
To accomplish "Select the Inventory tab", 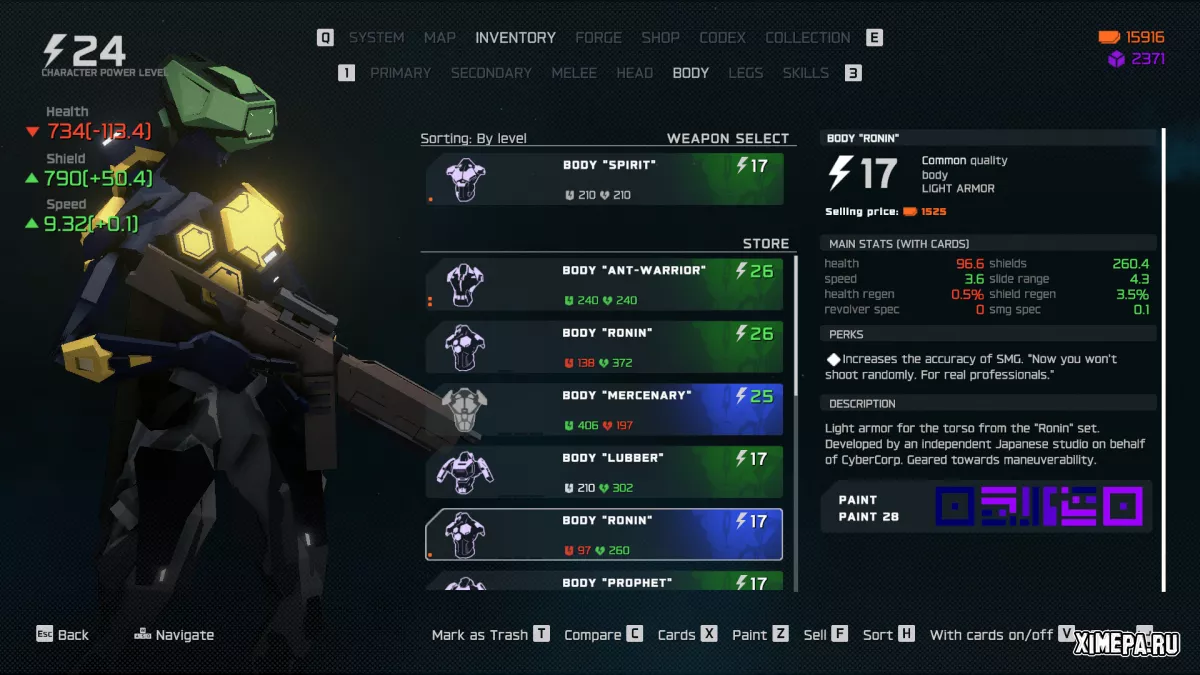I will pos(515,38).
